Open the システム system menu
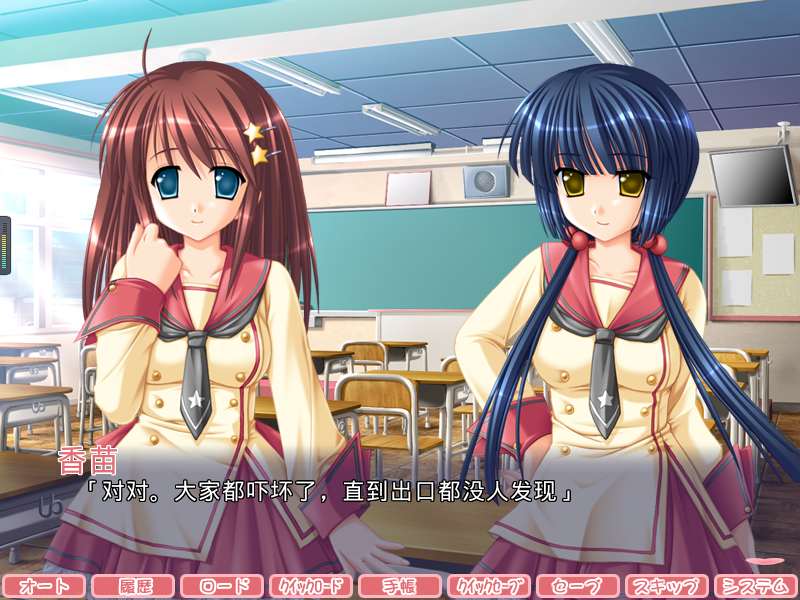This screenshot has height=600, width=800. click(756, 586)
